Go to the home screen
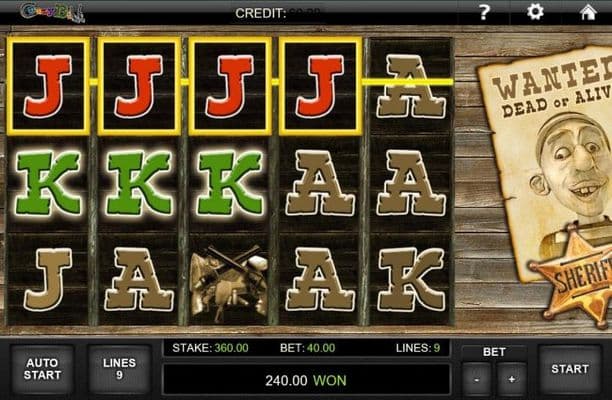 click(588, 12)
